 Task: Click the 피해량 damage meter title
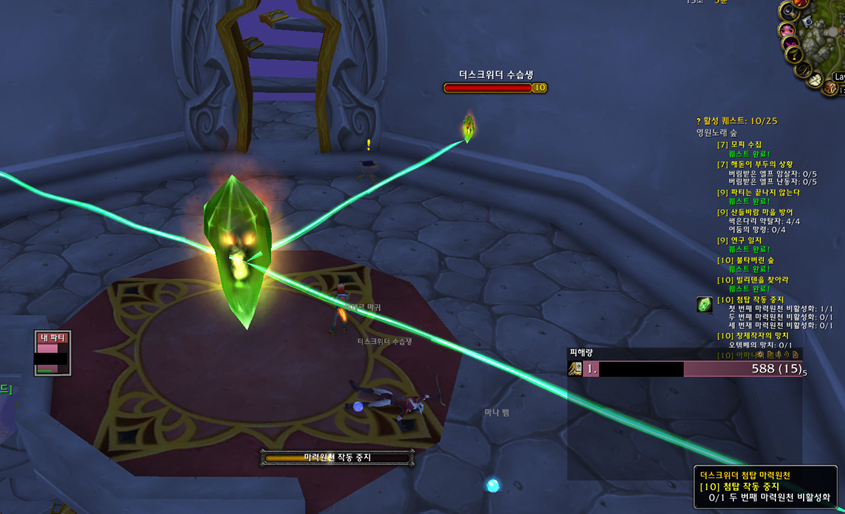(x=581, y=352)
